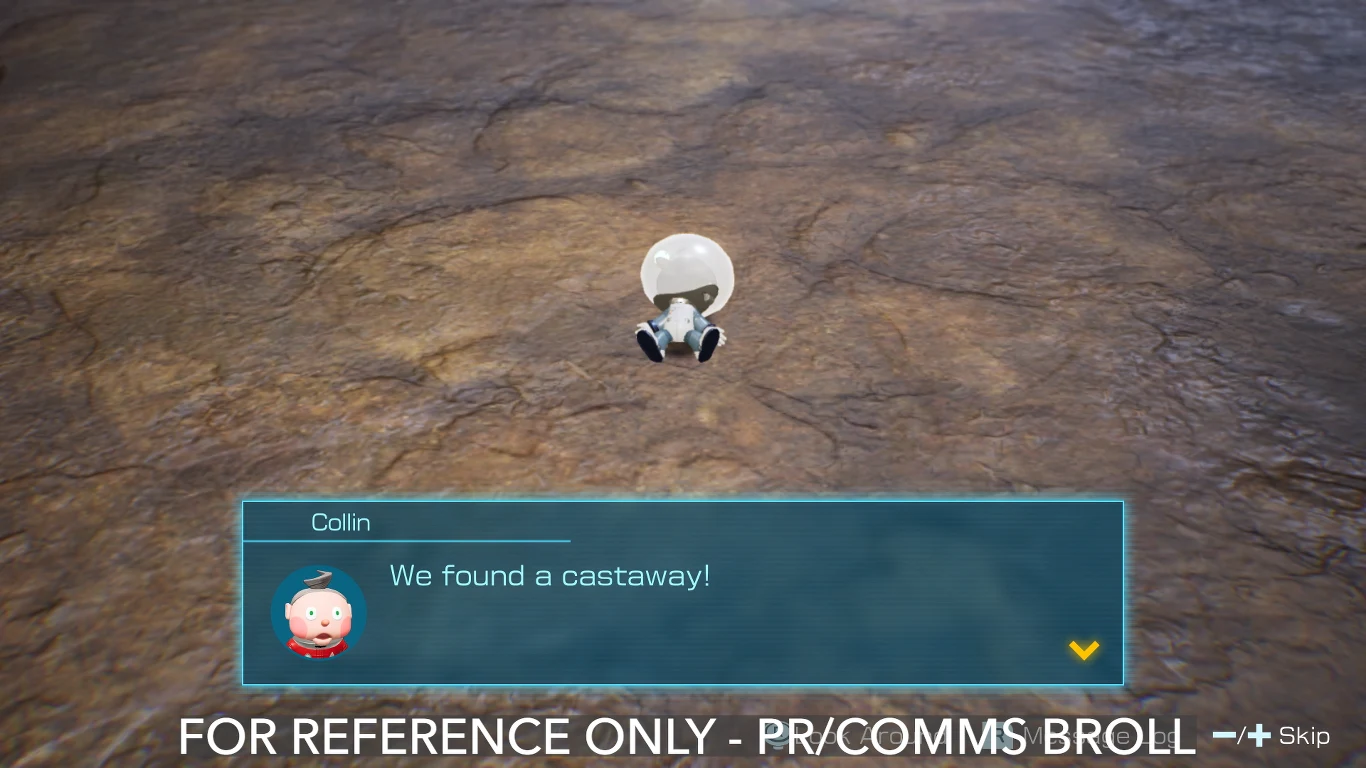
Task: Select the Collin name tab
Action: pos(342,521)
